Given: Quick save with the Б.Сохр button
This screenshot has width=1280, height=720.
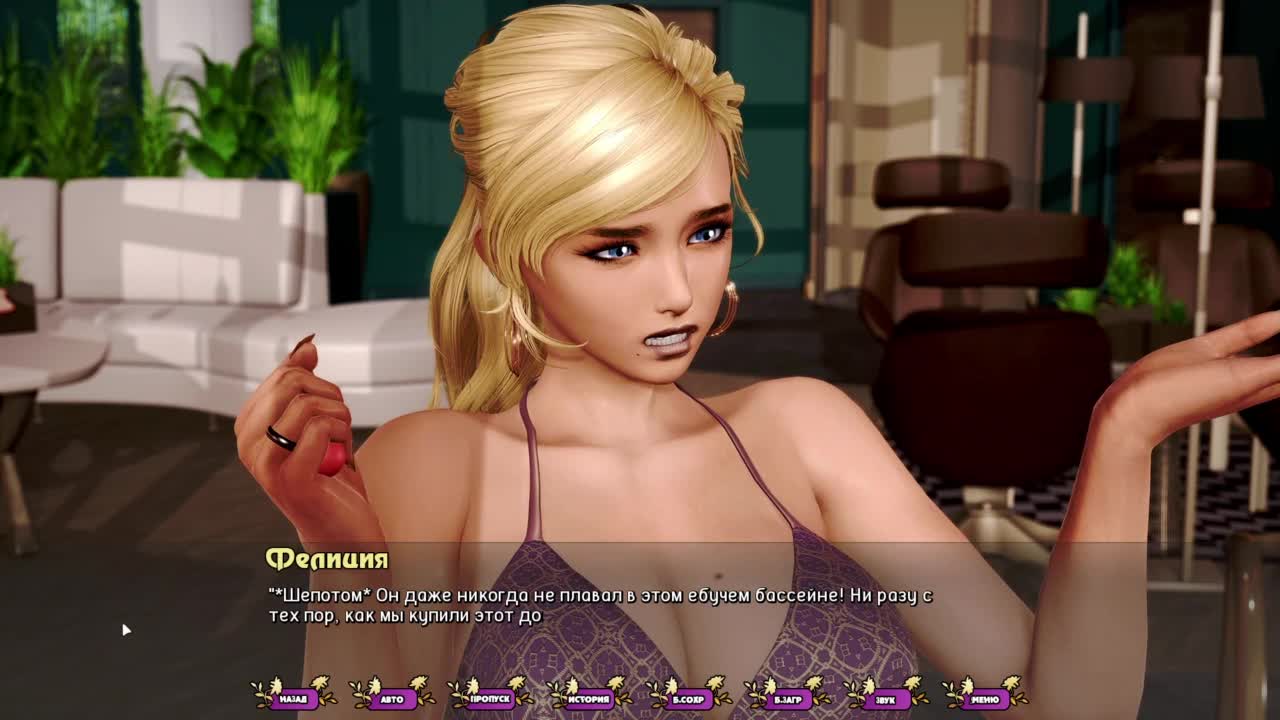Looking at the screenshot, I should point(688,699).
